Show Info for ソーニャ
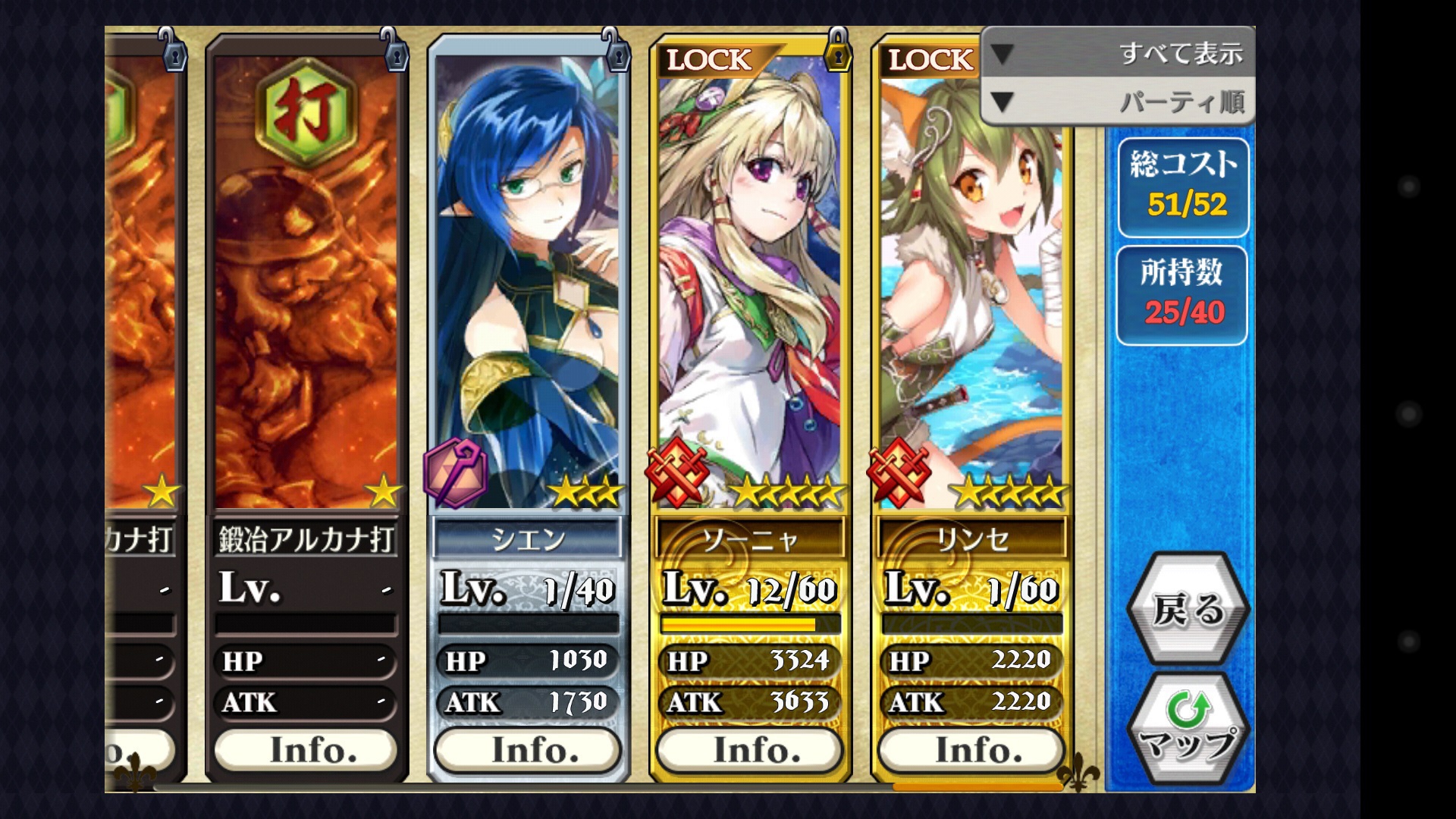 (750, 750)
